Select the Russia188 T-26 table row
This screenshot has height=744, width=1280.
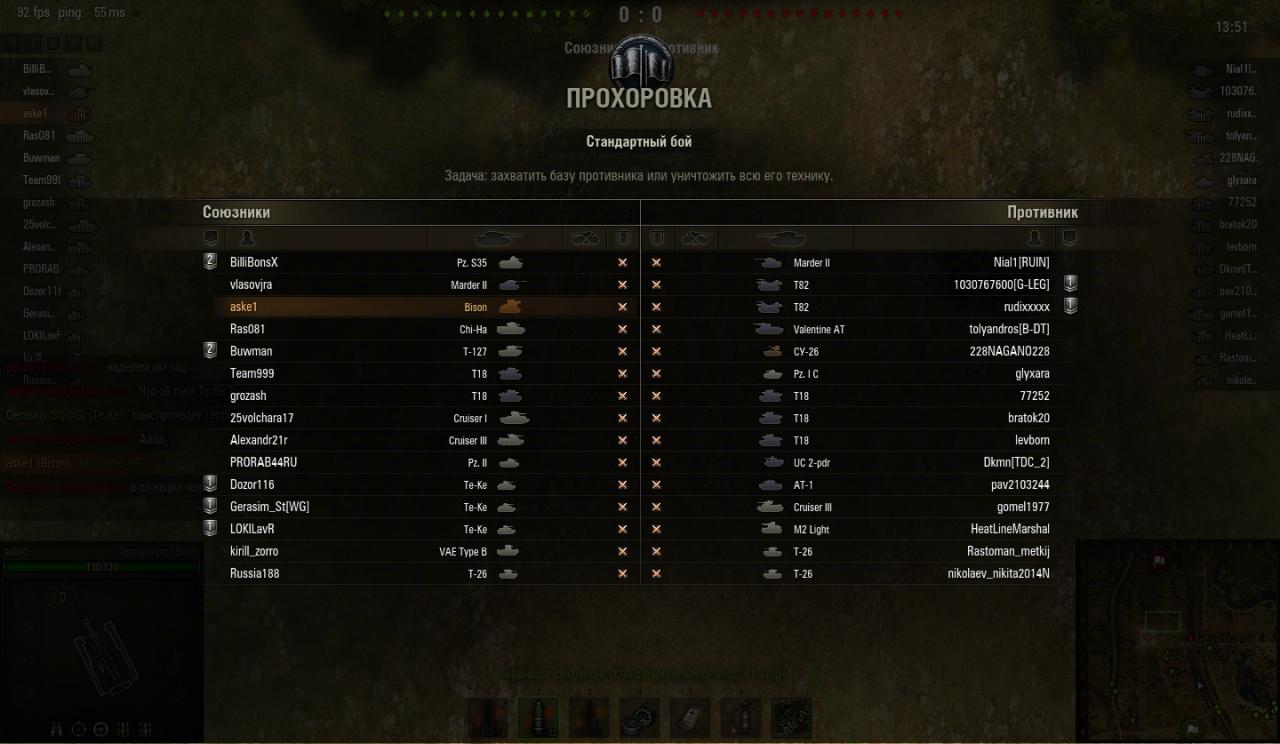[420, 574]
